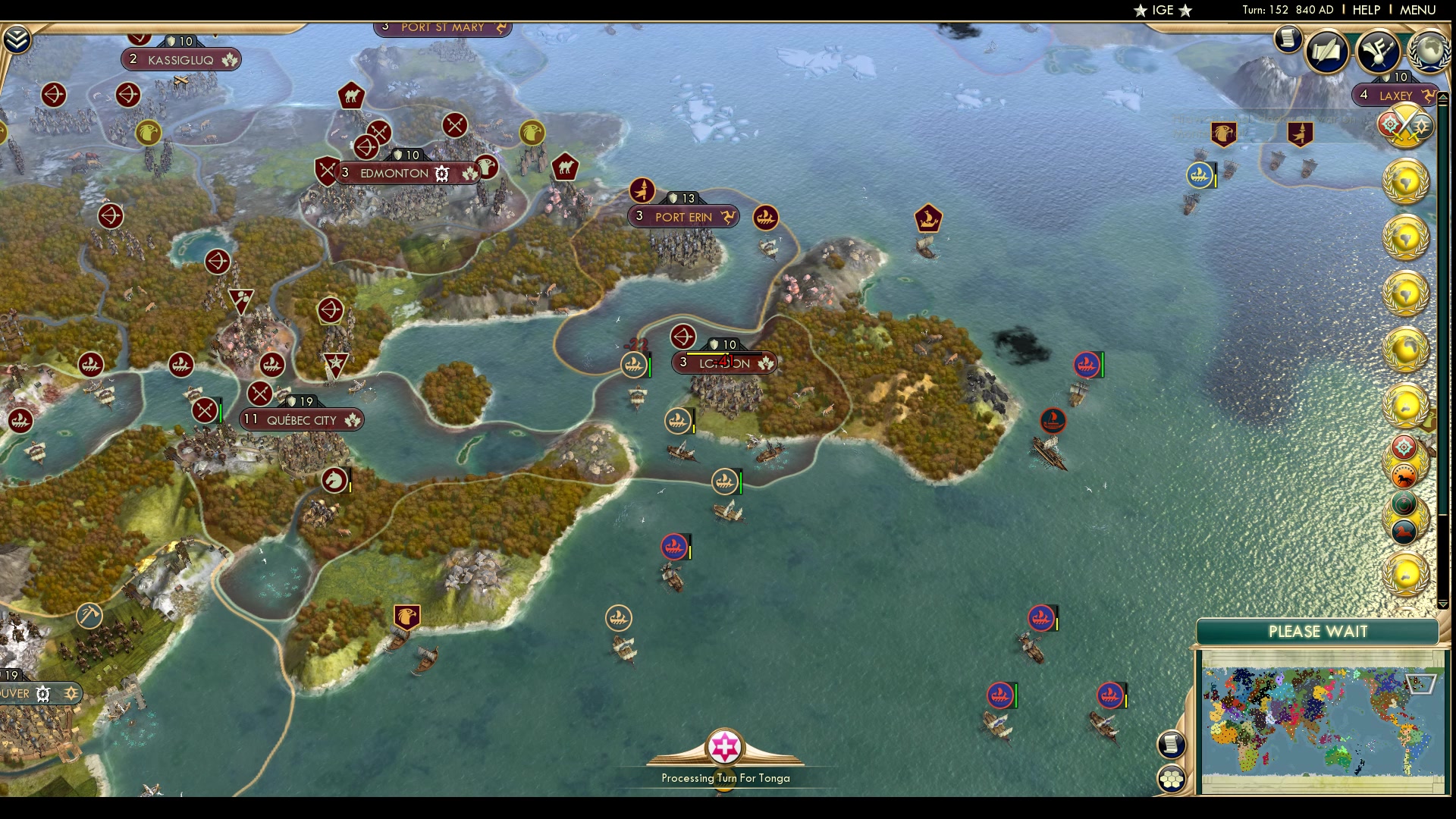Viewport: 1456px width, 819px height.
Task: Click the crossed-instruments culture icon in top bar
Action: 1378,51
